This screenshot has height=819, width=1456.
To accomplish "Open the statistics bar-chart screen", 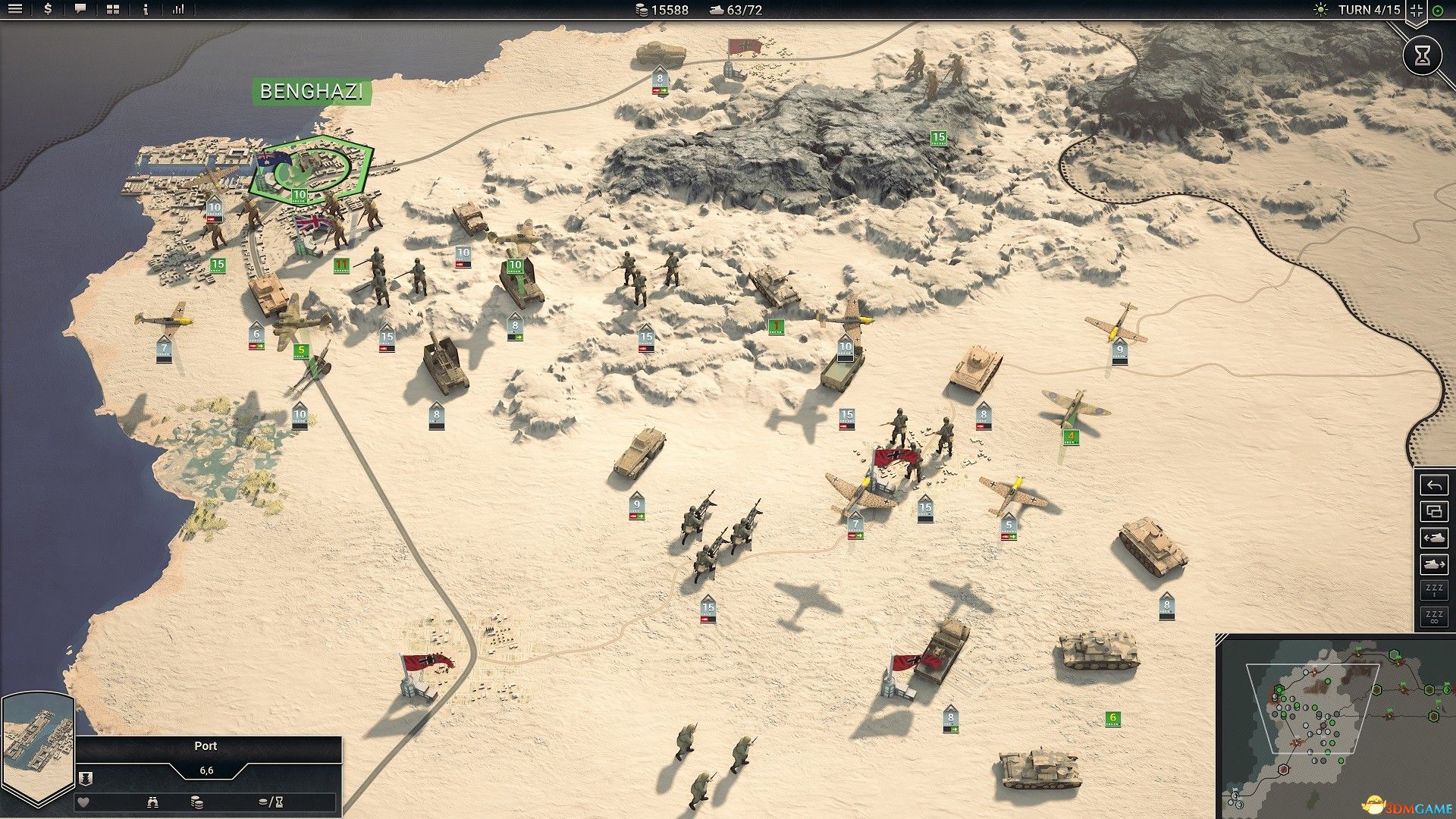I will 177,10.
